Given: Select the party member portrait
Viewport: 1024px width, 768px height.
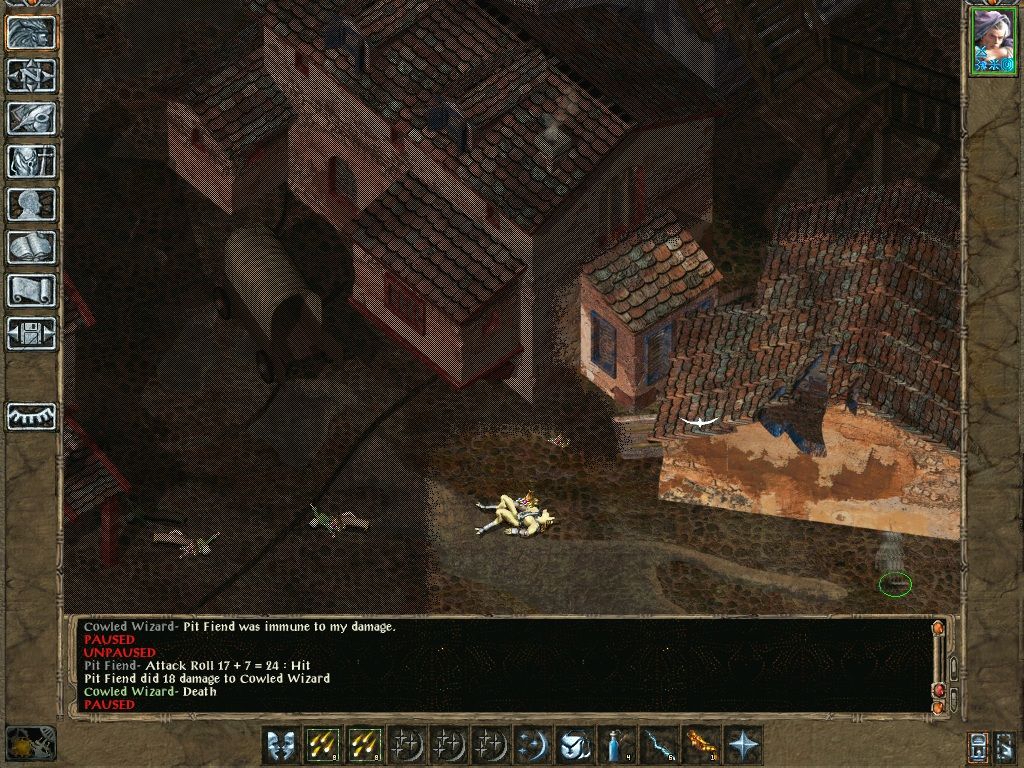Looking at the screenshot, I should (993, 41).
